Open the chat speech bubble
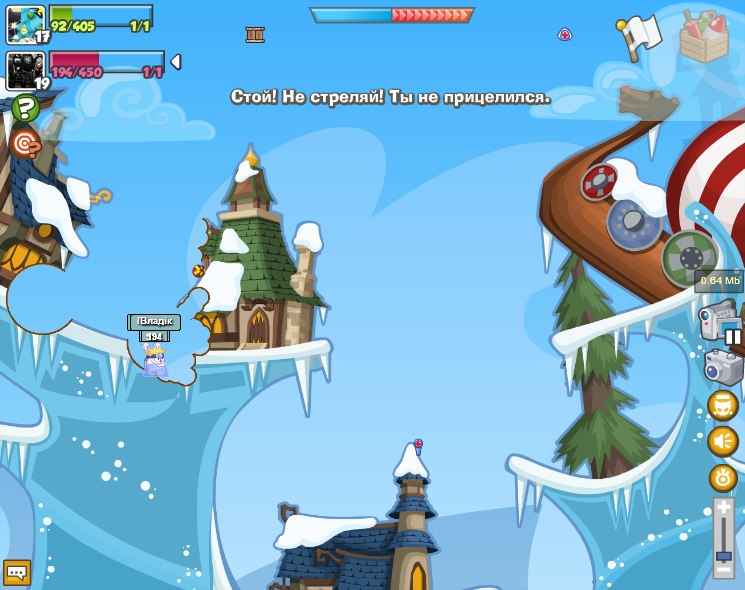Image resolution: width=745 pixels, height=590 pixels. (x=17, y=572)
